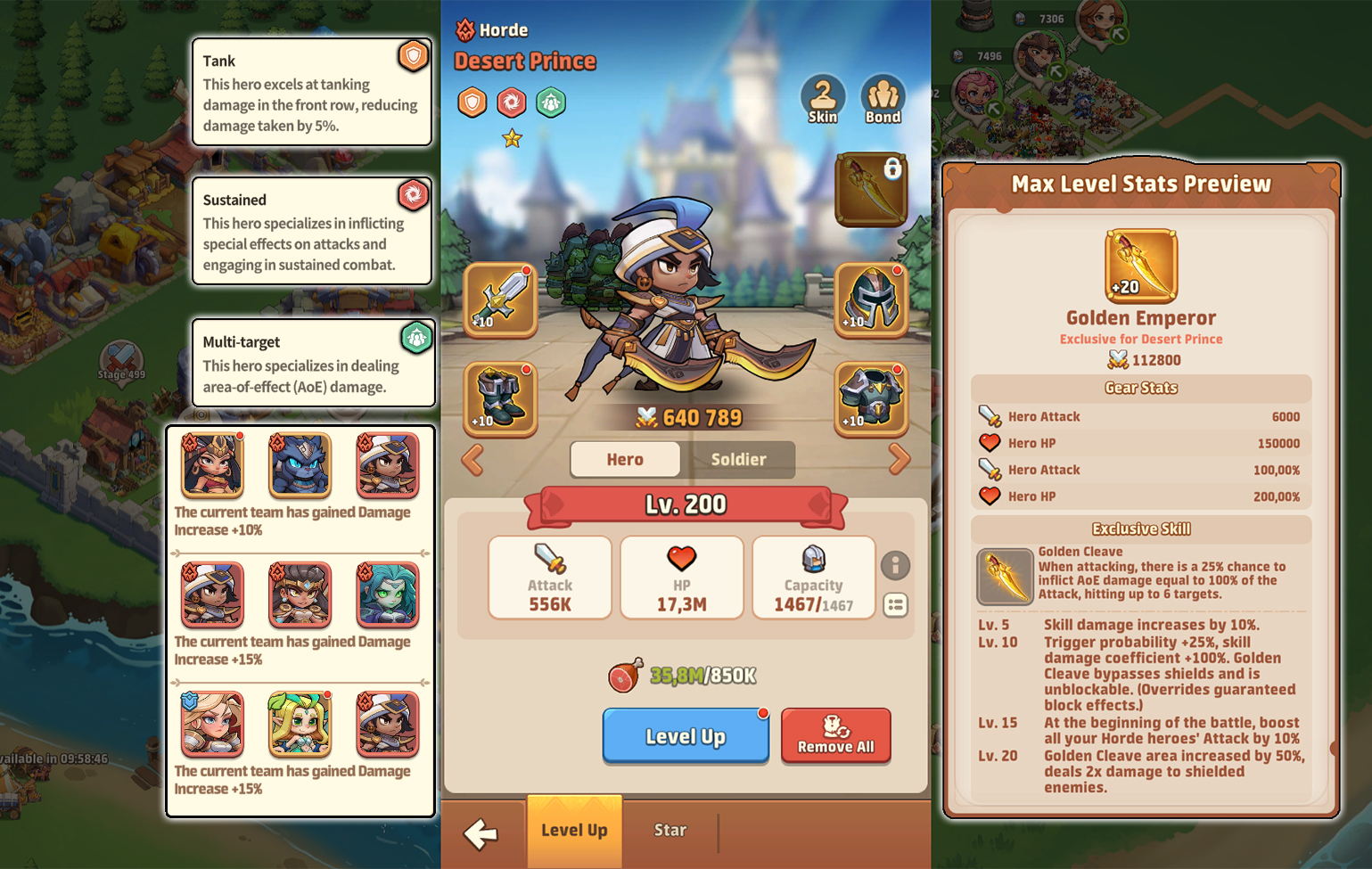Click the boots gear slot

pyautogui.click(x=499, y=399)
